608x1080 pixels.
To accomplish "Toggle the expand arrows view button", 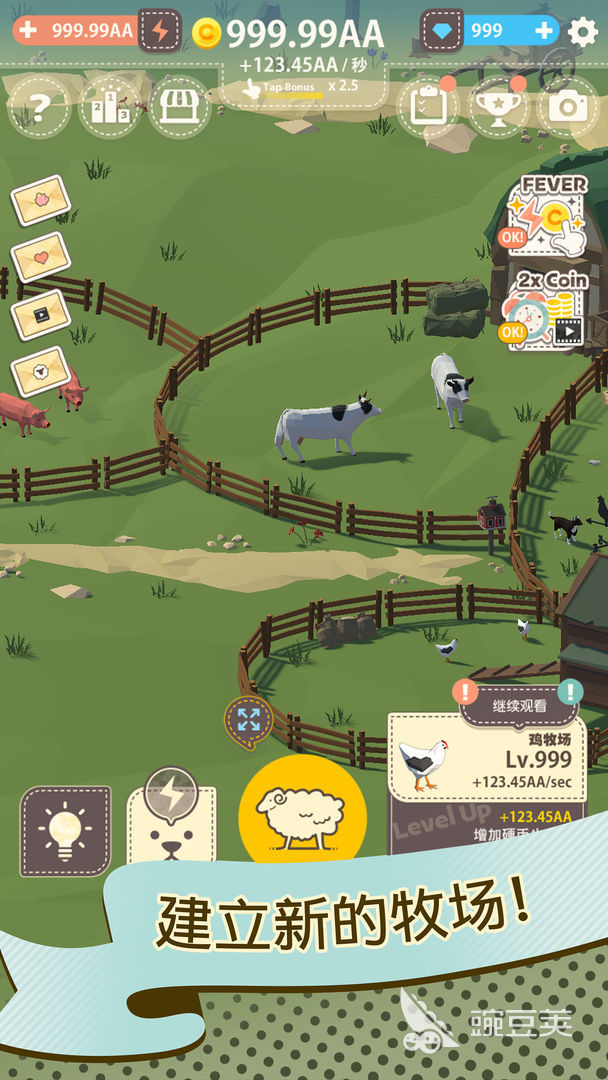I will [x=248, y=719].
